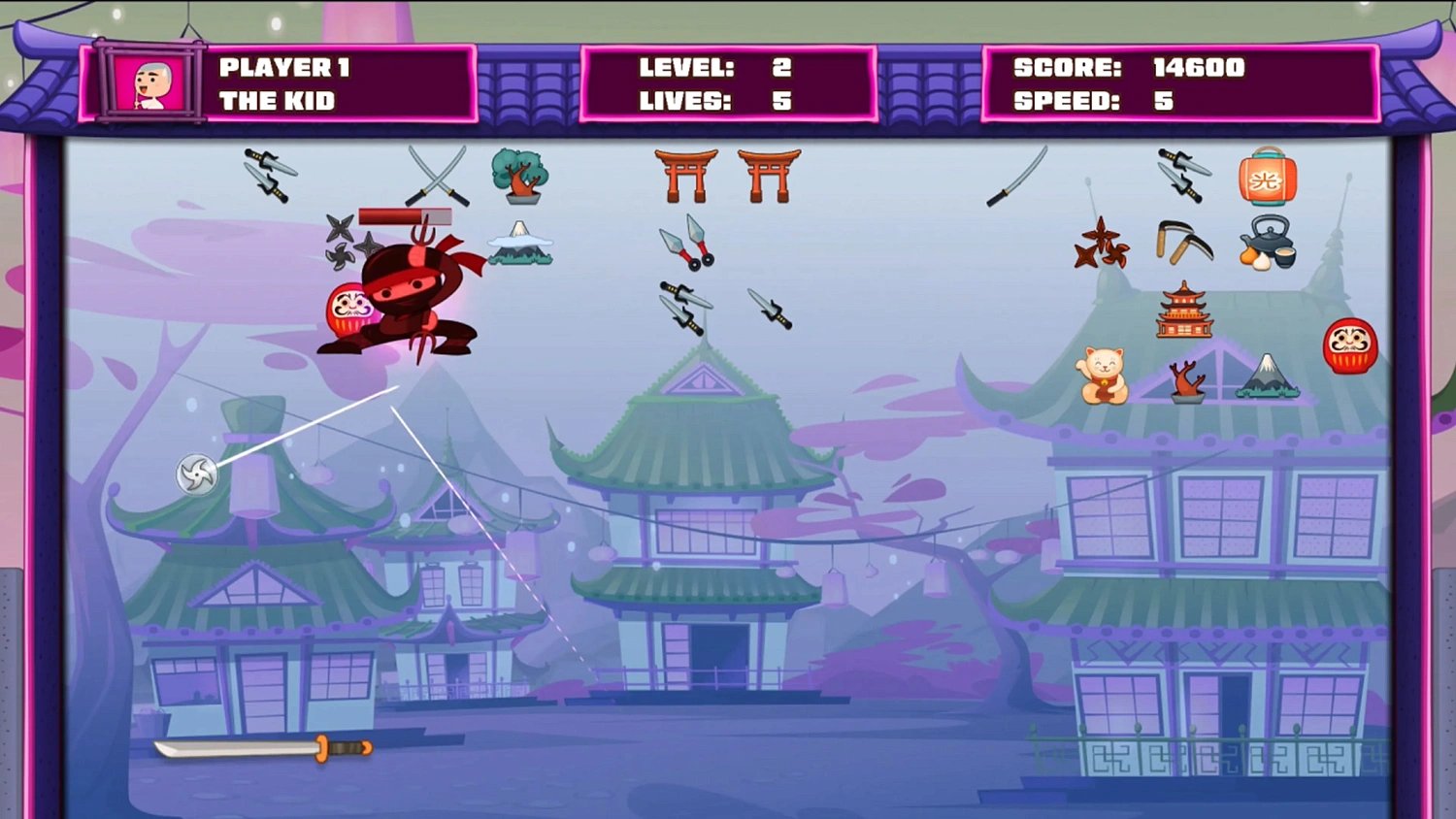Click the red pagoda icon
1456x819 pixels.
click(1184, 309)
